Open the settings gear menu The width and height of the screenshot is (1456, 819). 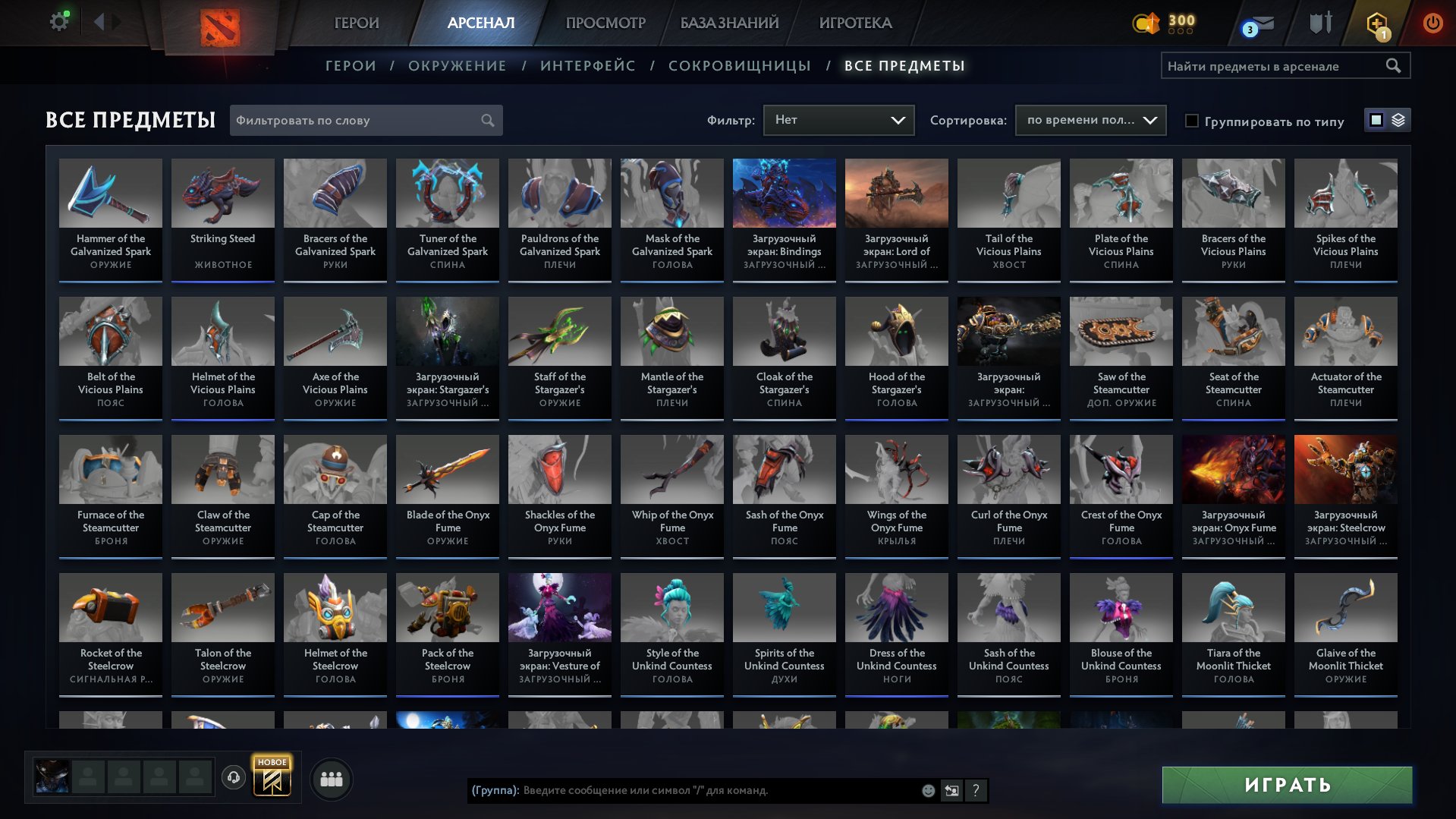[x=58, y=22]
